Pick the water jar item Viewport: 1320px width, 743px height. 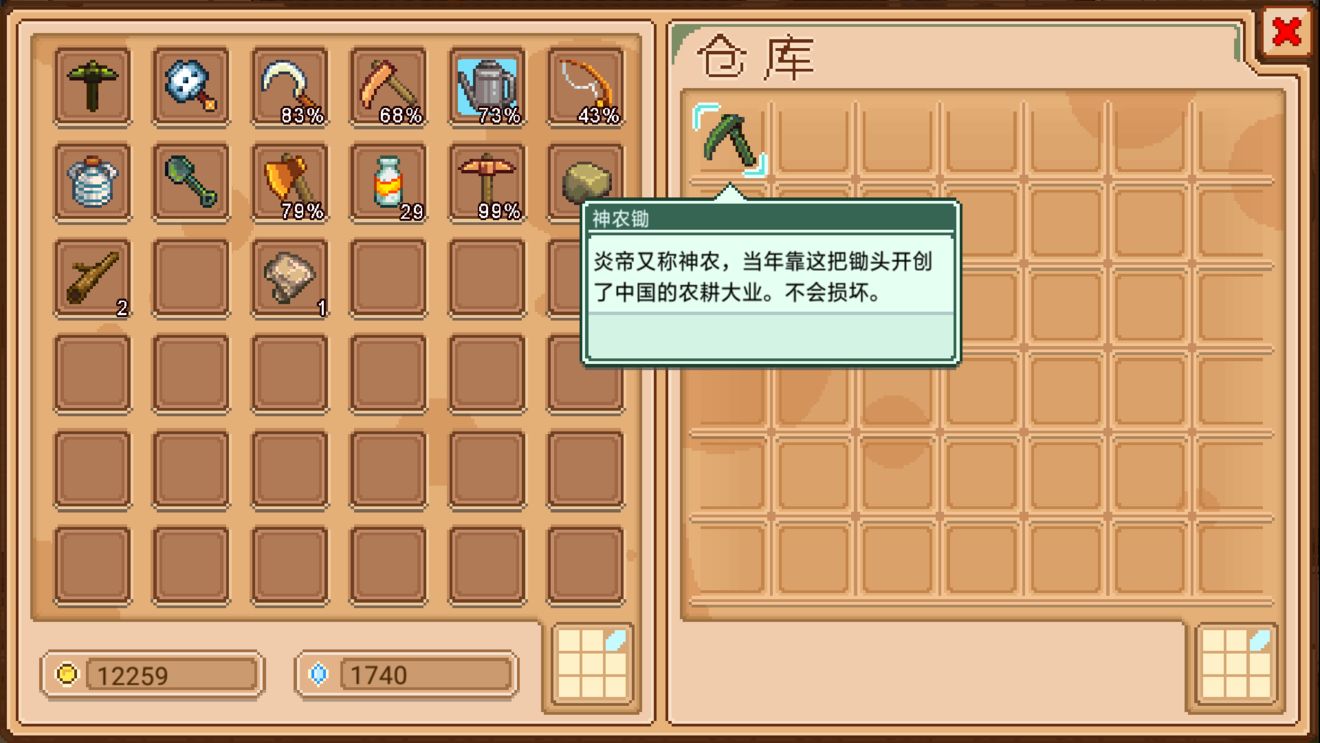[x=92, y=182]
